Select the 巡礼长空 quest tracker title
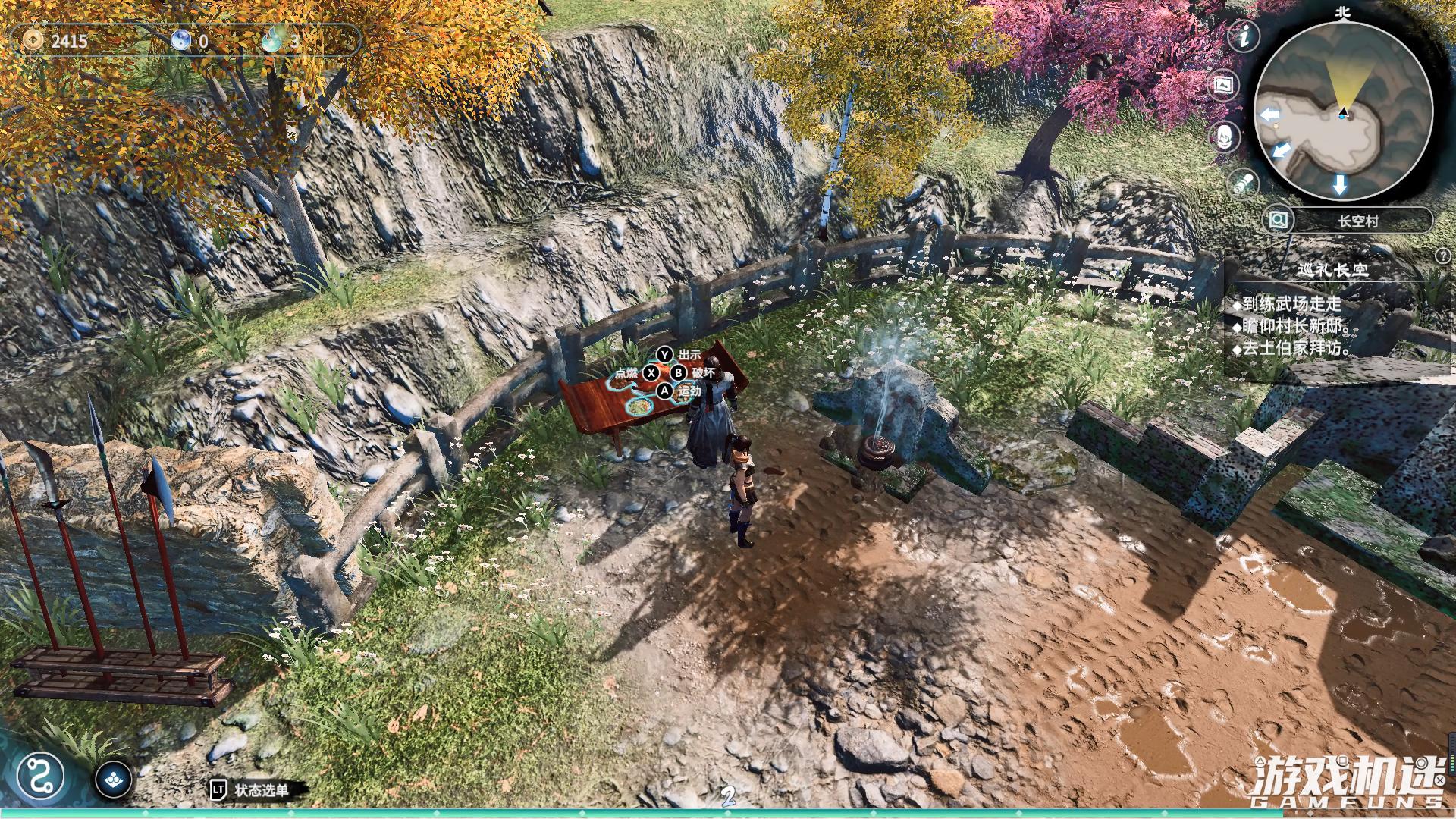Image resolution: width=1456 pixels, height=819 pixels. tap(1332, 271)
